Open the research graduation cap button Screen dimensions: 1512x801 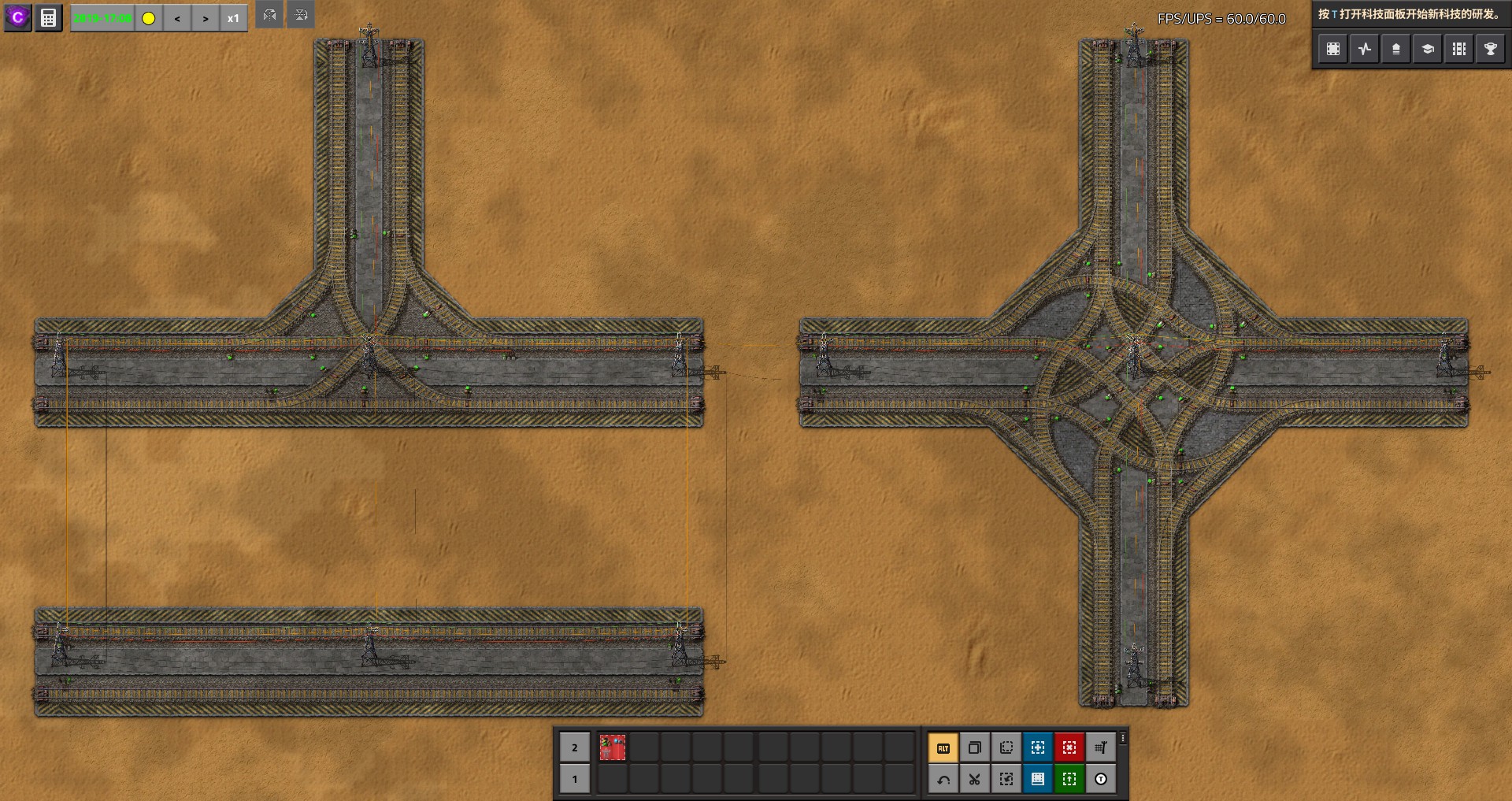point(1427,49)
